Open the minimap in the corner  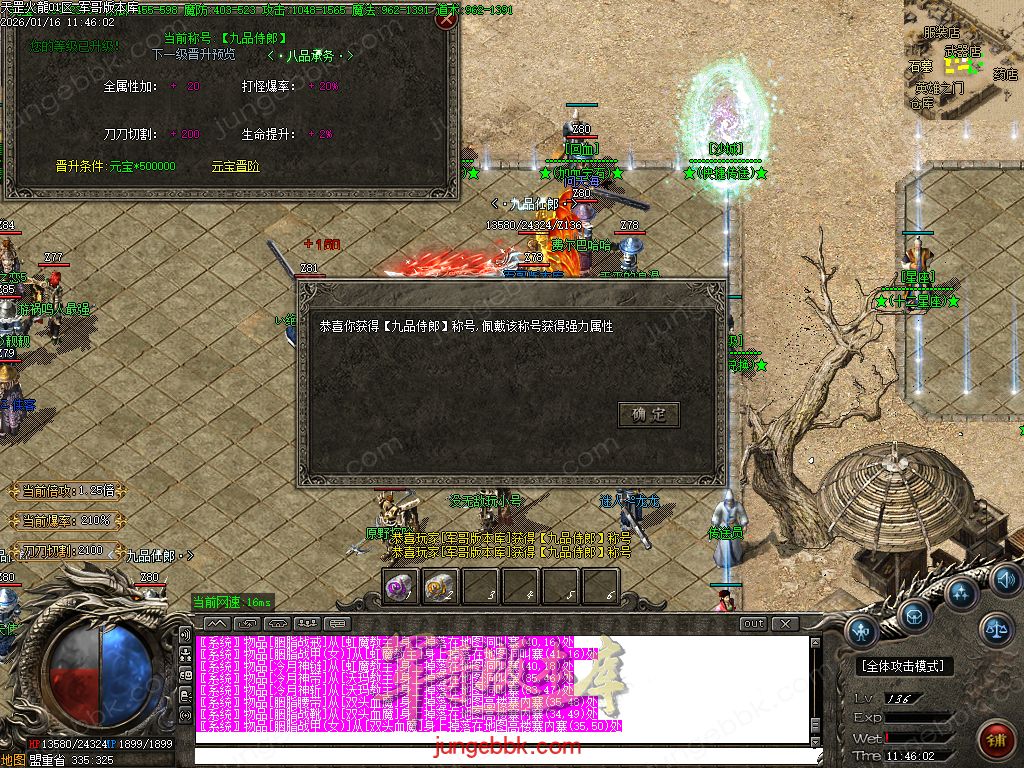[x=964, y=58]
